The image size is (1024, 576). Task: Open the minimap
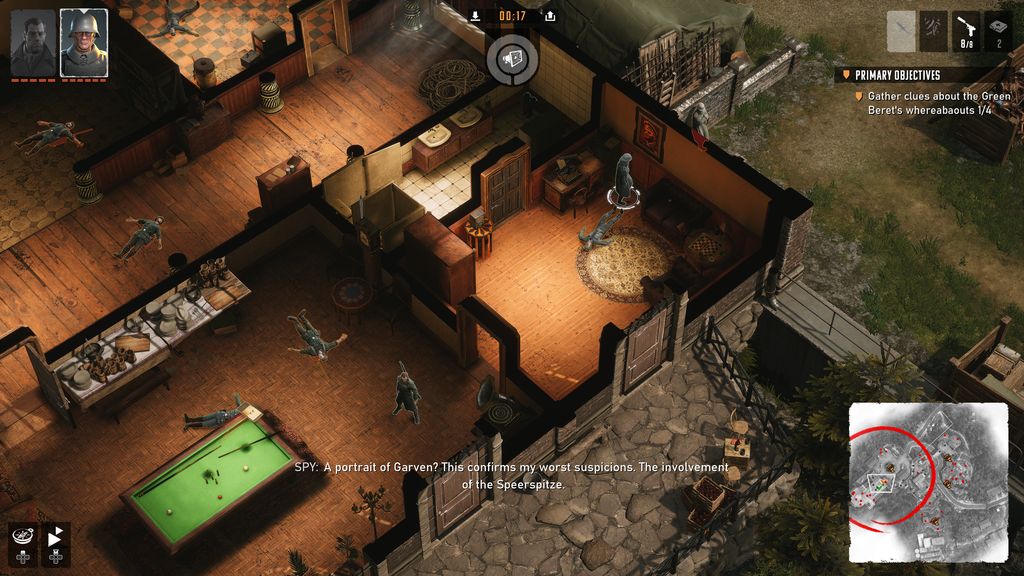[928, 482]
